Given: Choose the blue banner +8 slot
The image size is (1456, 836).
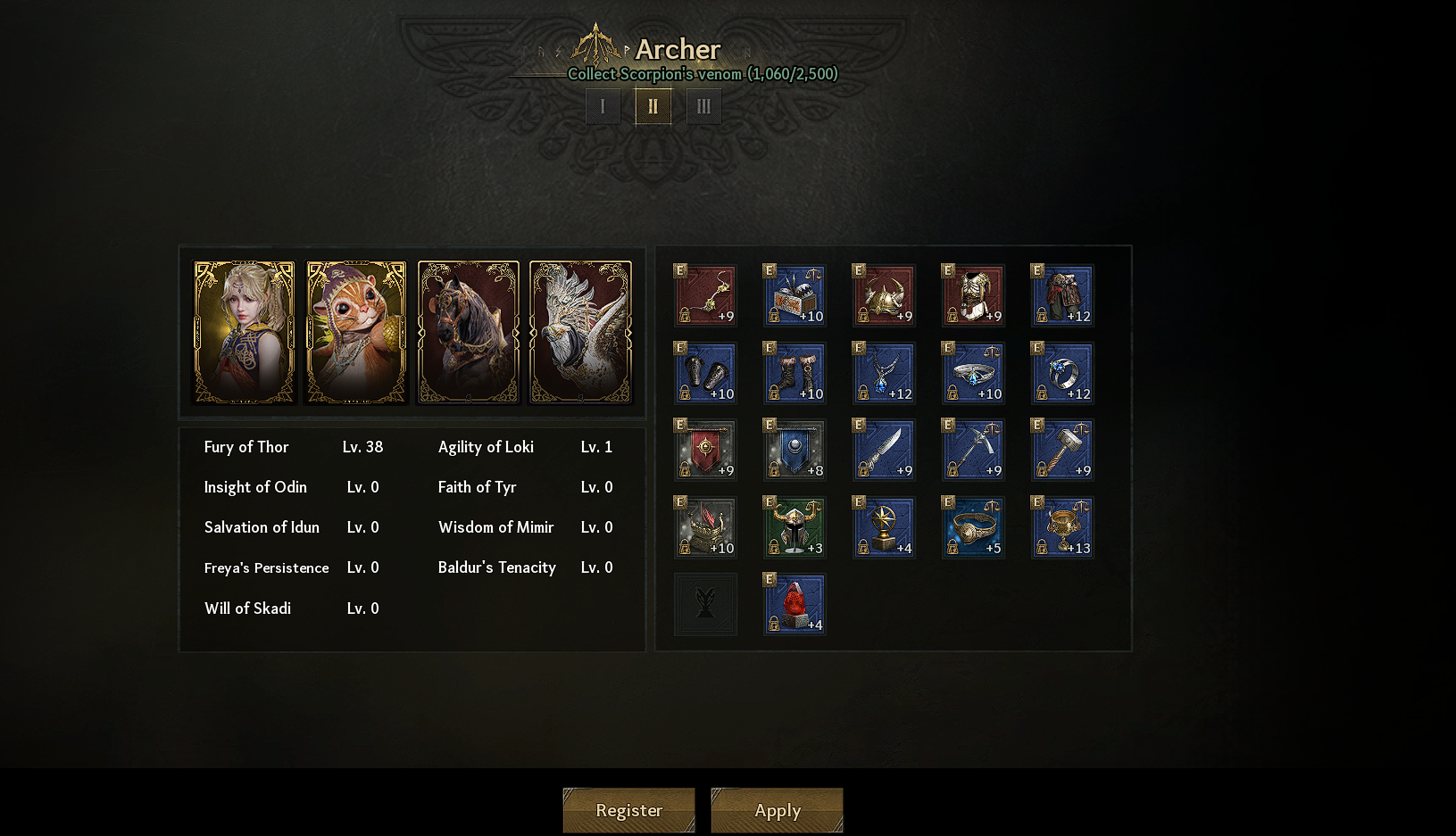Looking at the screenshot, I should (795, 450).
